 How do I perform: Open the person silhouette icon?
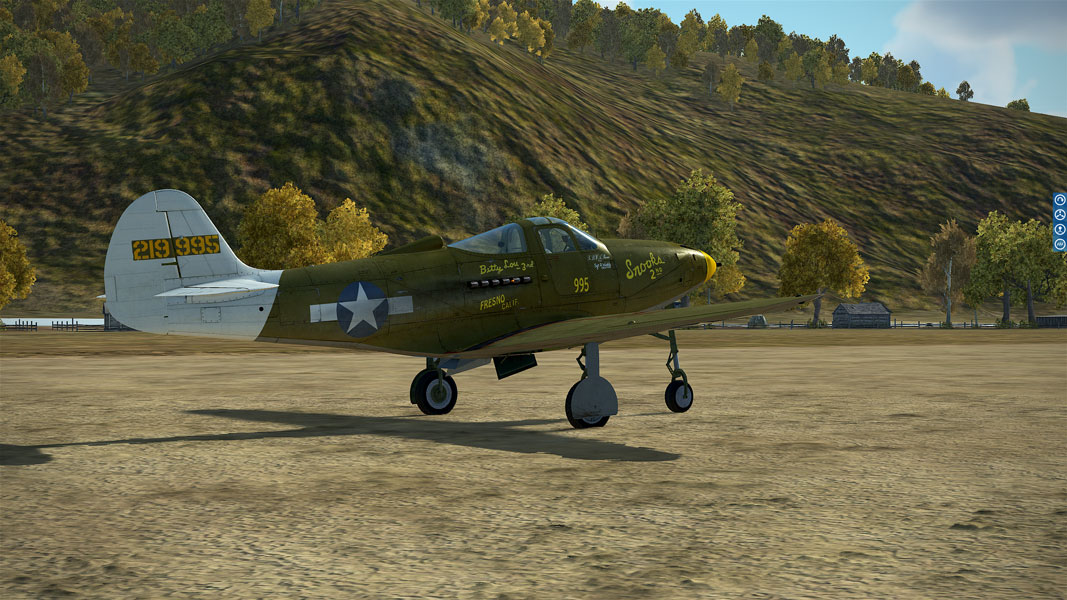click(x=1059, y=229)
